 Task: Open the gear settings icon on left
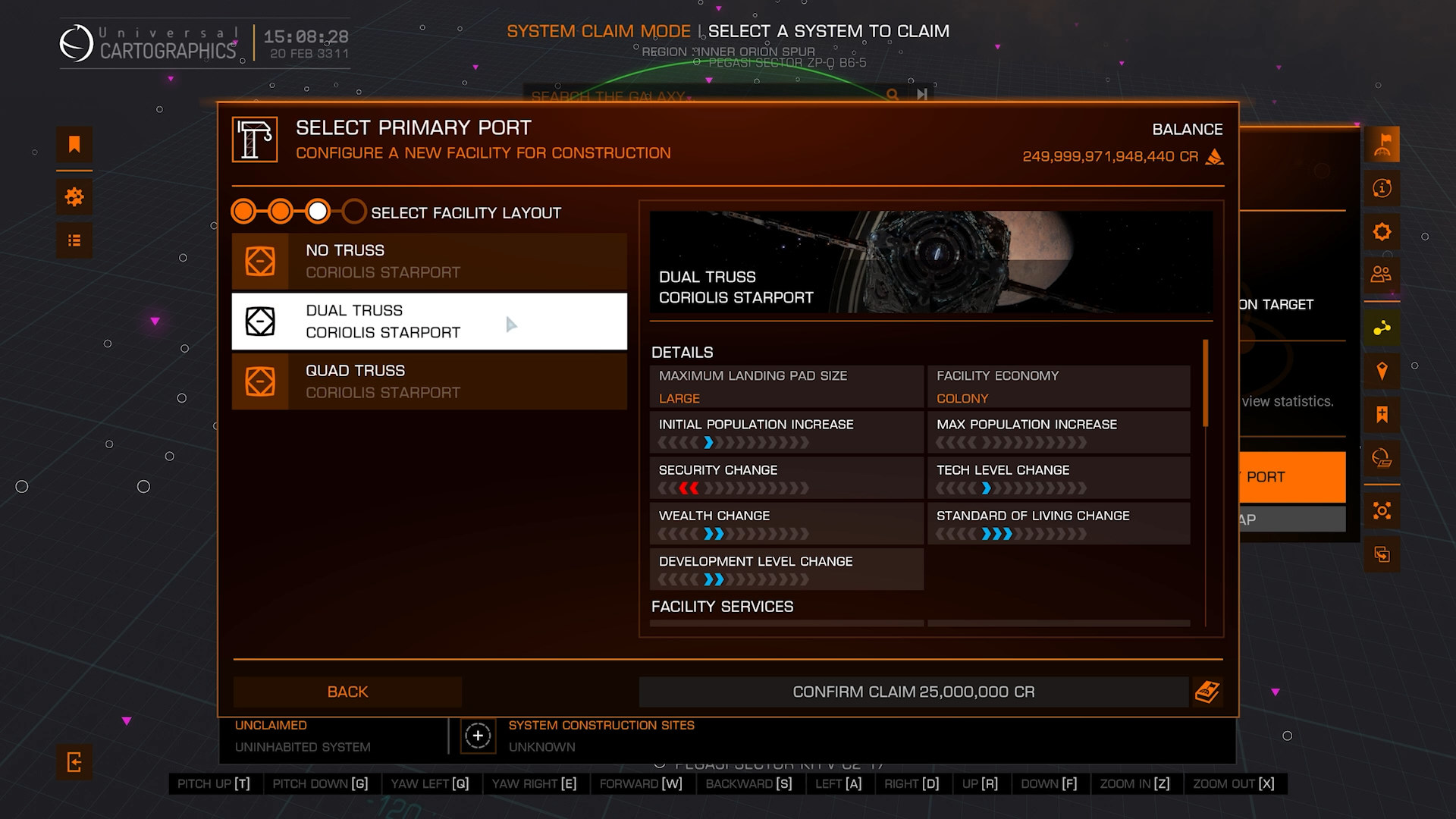[x=74, y=197]
